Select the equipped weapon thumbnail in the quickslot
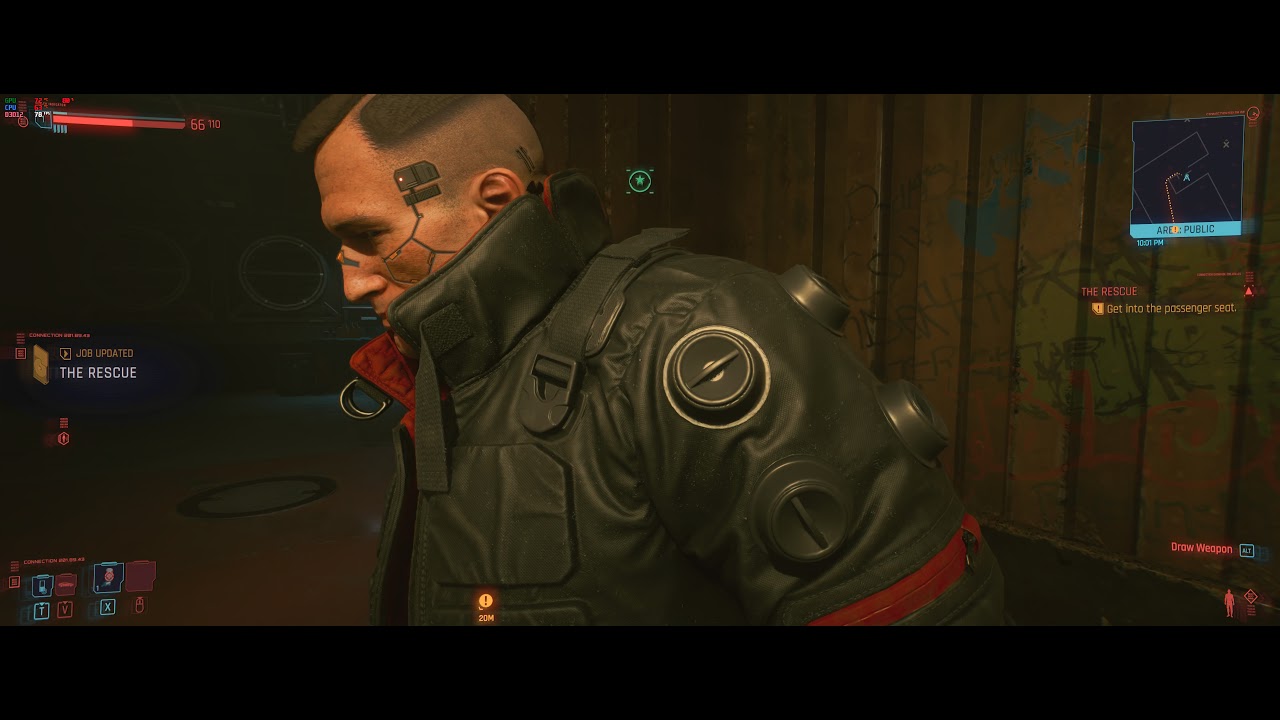Viewport: 1280px width, 720px height. 141,577
